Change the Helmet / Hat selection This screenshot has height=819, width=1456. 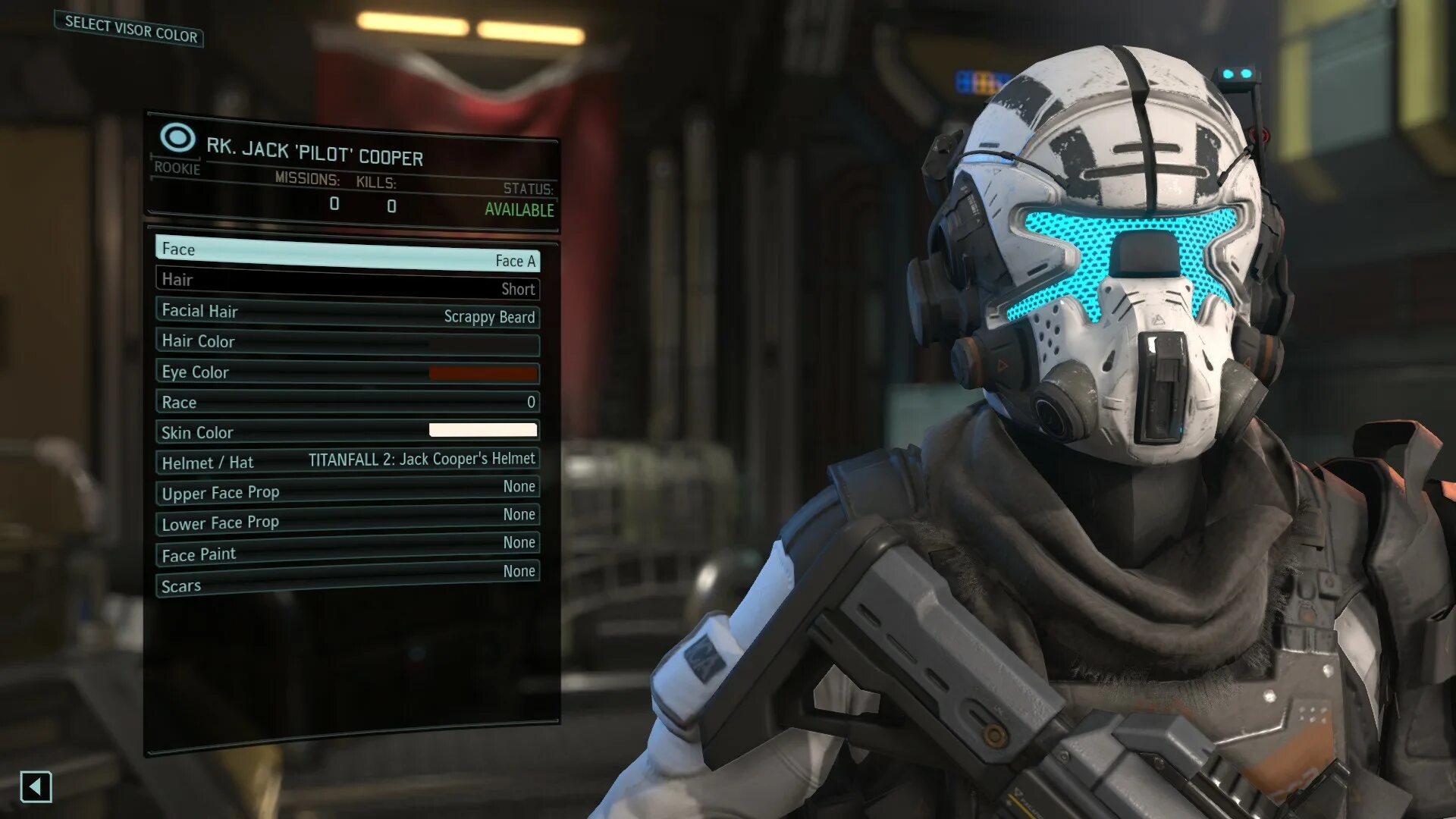347,461
